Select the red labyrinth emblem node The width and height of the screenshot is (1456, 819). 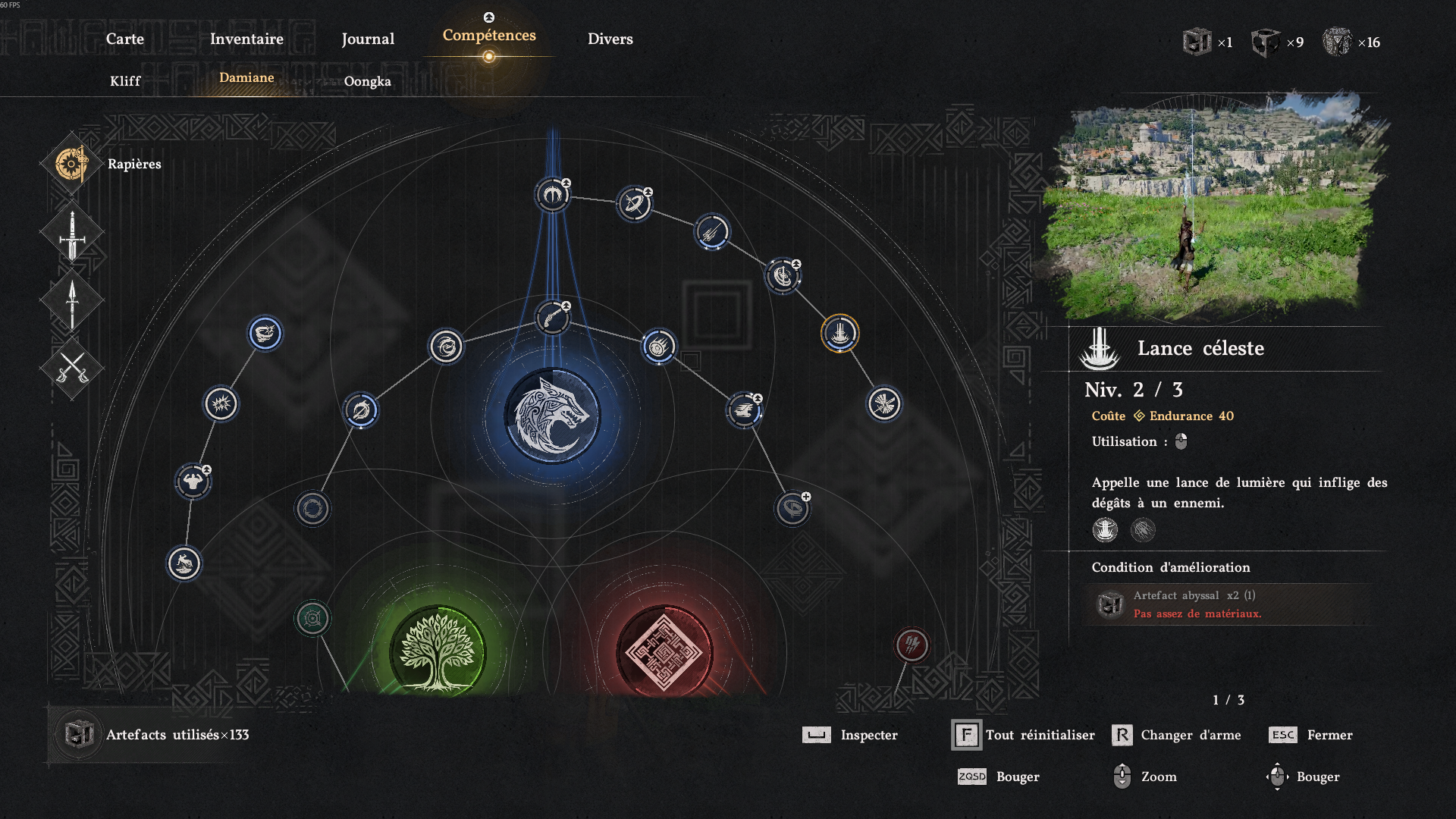click(x=664, y=651)
